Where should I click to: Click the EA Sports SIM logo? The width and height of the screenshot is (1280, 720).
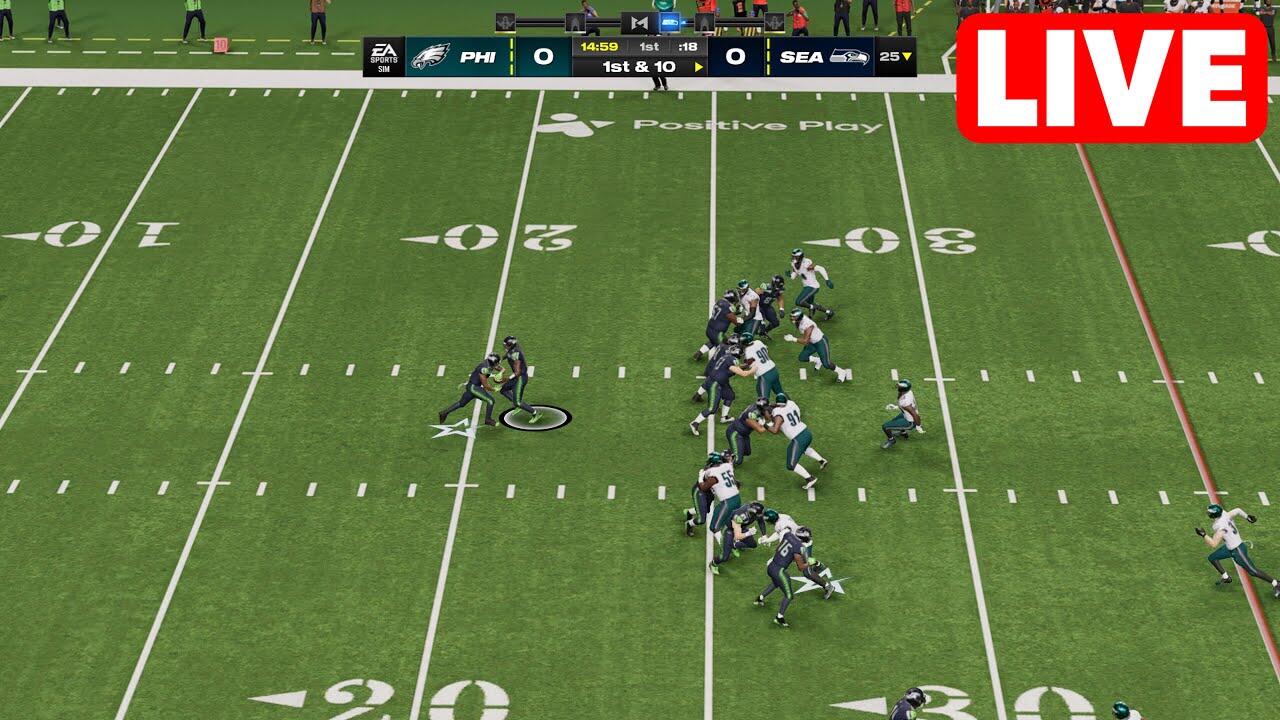tap(383, 57)
